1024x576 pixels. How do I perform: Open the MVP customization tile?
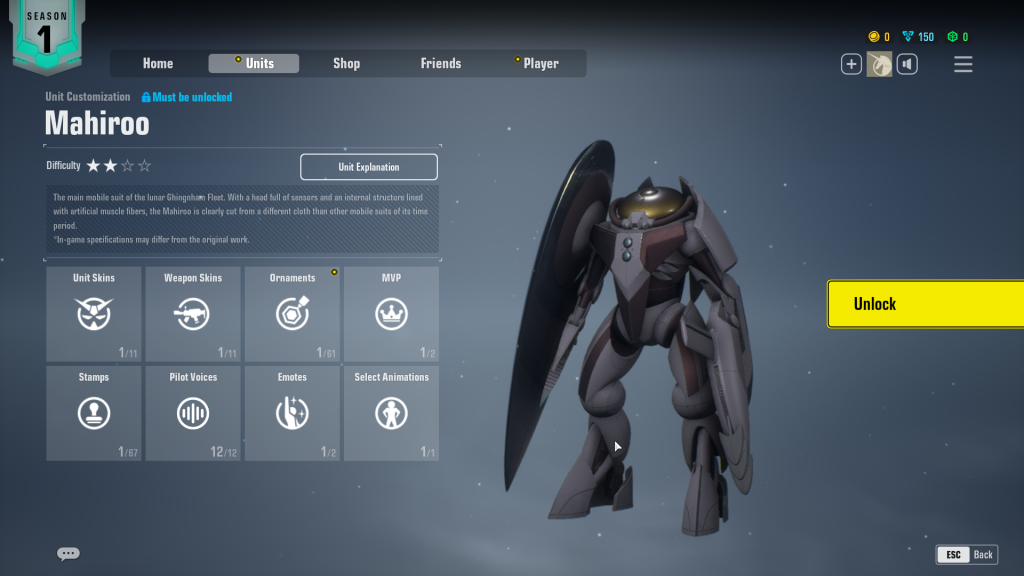391,313
